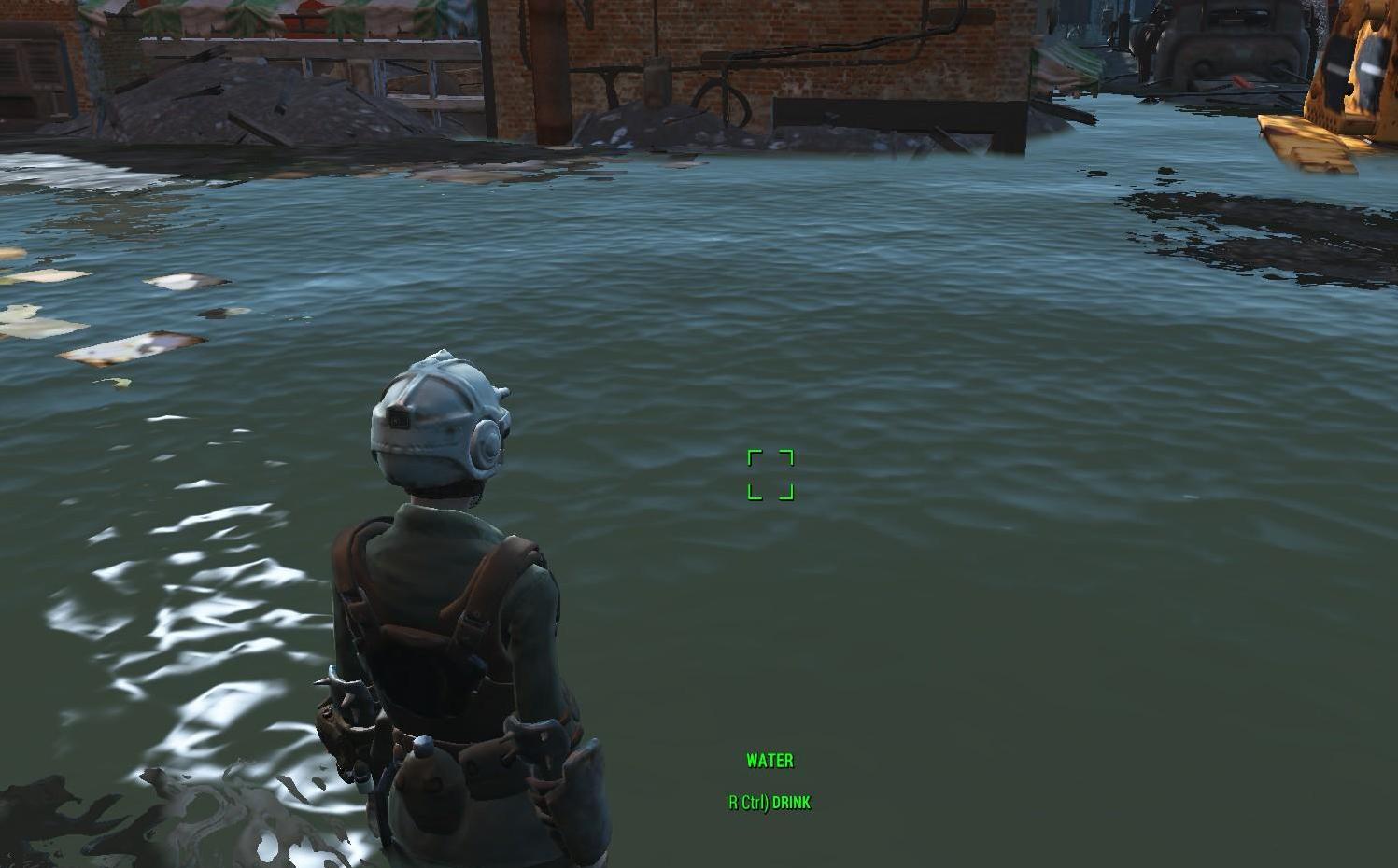Activate the R Ctrl DRINK prompt
Viewport: 1398px width, 868px height.
pyautogui.click(x=769, y=802)
